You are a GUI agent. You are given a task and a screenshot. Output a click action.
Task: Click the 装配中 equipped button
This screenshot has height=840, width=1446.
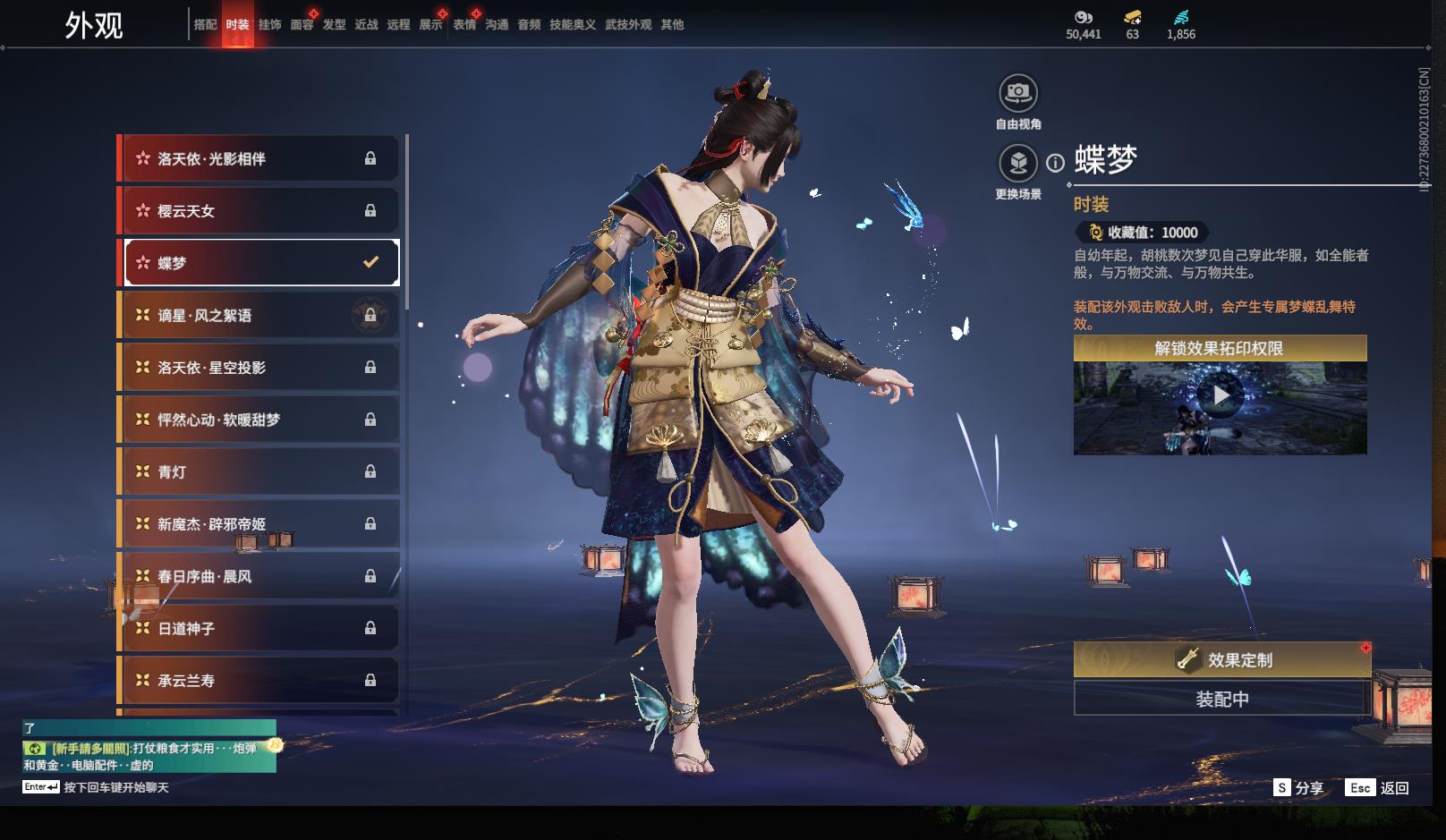(1222, 699)
